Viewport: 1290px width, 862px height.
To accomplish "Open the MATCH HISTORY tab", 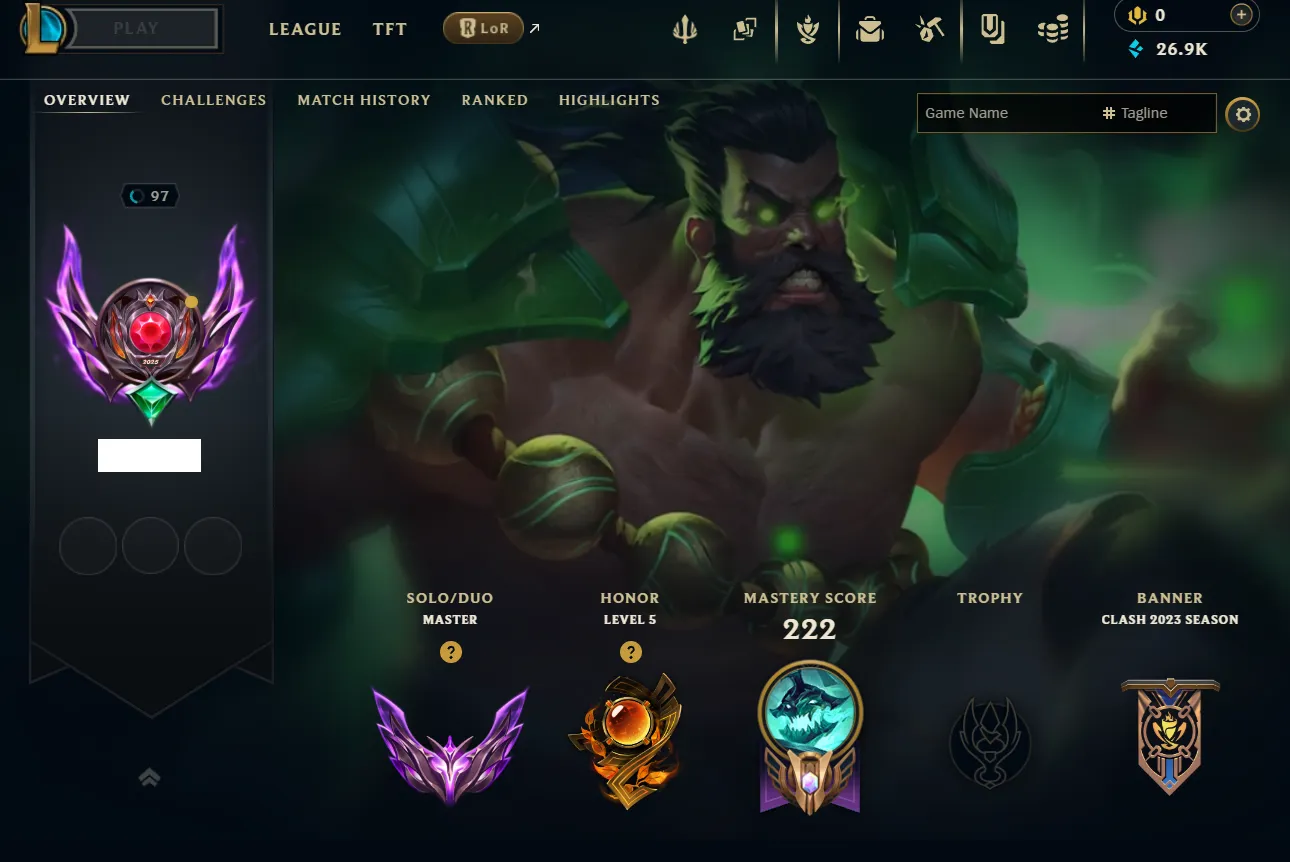I will [364, 100].
